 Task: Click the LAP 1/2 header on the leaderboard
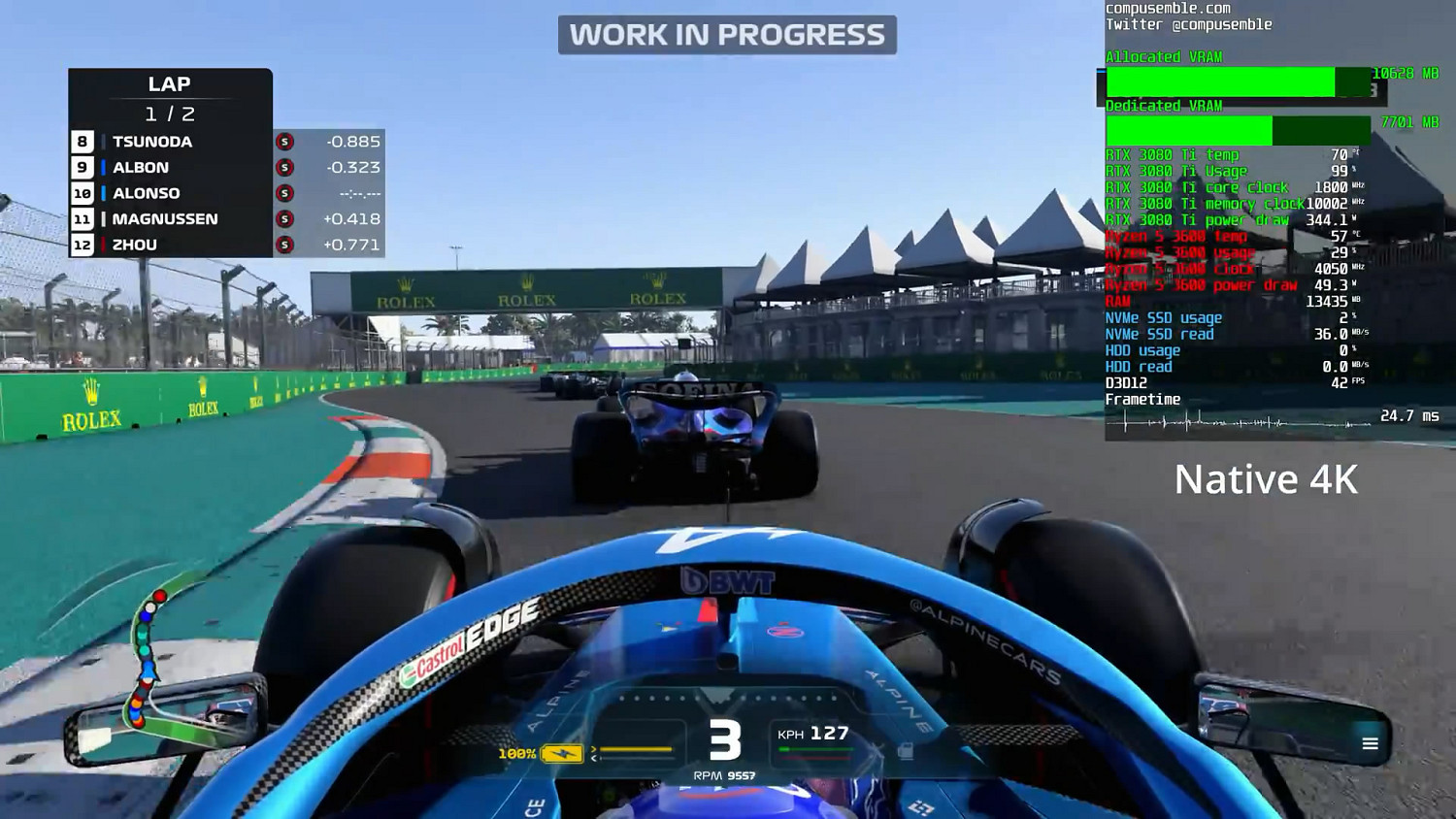point(171,97)
